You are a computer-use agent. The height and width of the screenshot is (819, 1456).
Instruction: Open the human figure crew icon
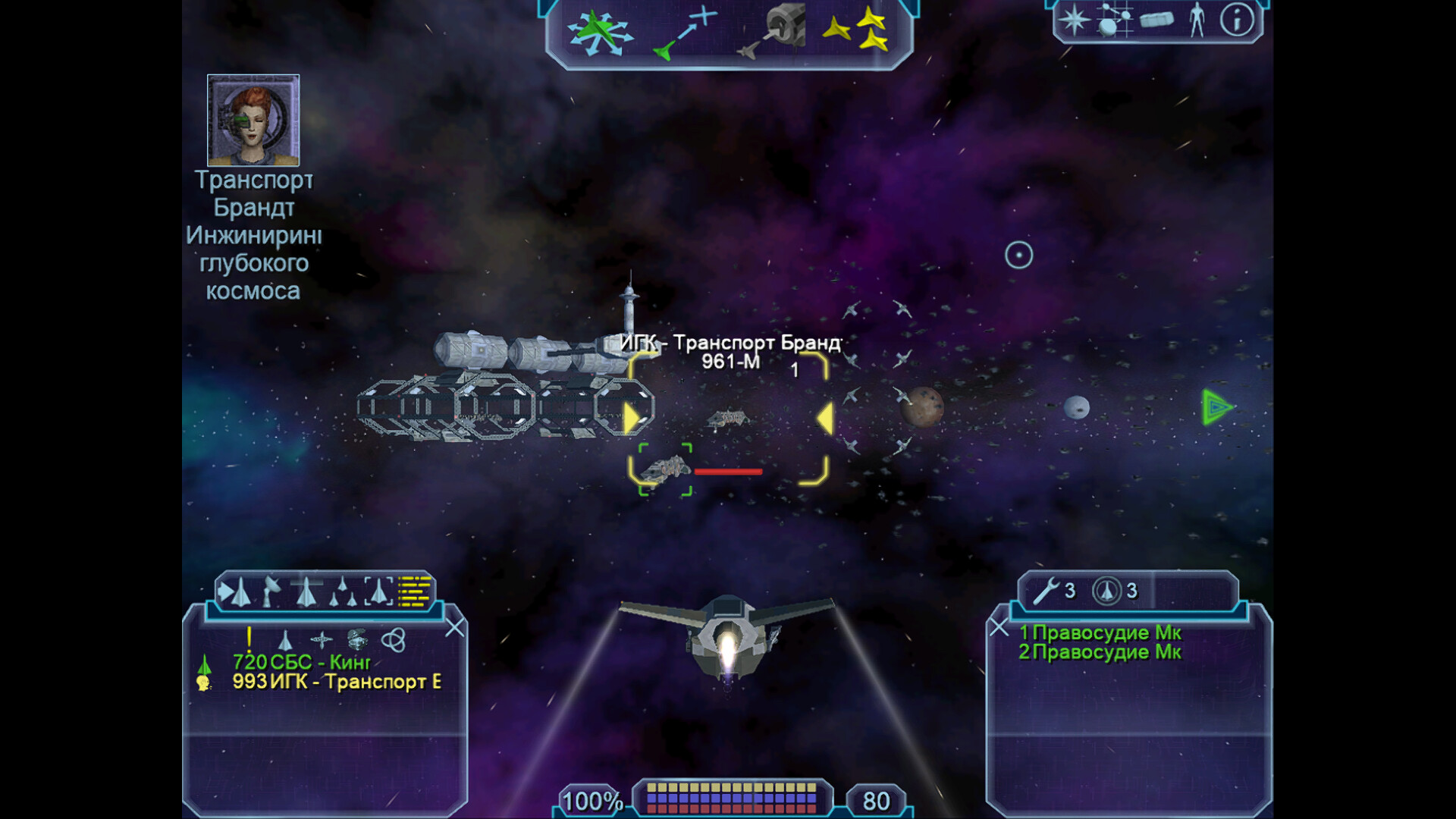pyautogui.click(x=1197, y=20)
